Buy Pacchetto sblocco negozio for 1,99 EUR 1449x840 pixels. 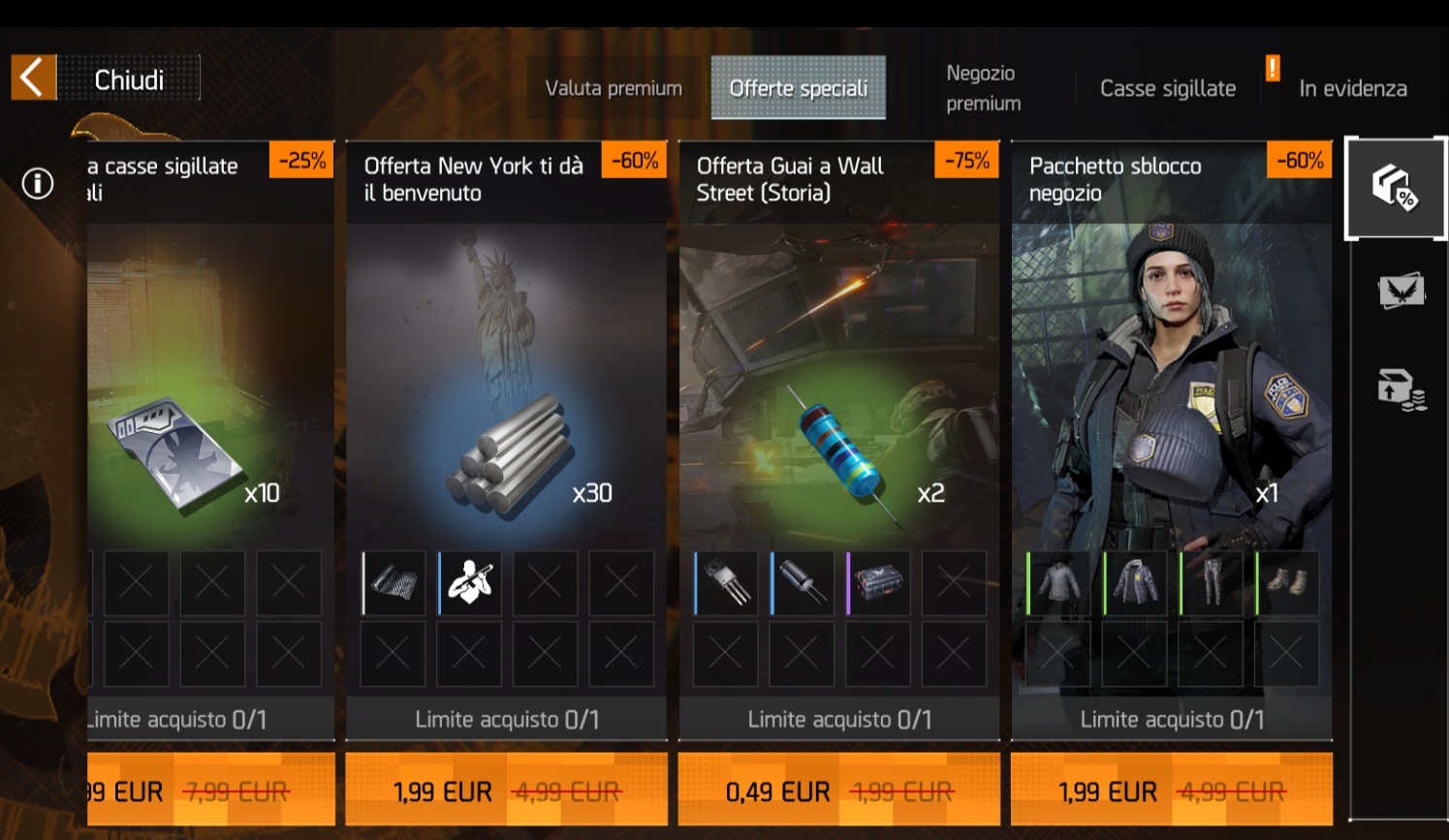pos(1171,791)
